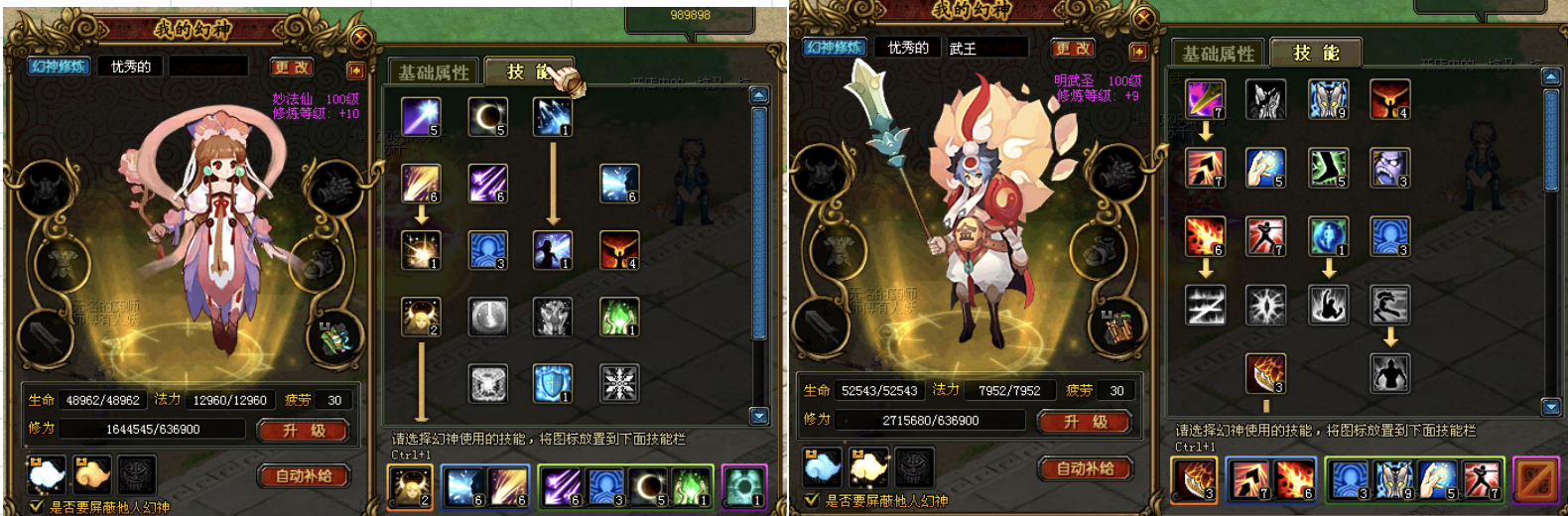Activate 自动补给 for the 明武圣 spirit
Viewport: 1568px width, 516px height.
click(x=1086, y=468)
